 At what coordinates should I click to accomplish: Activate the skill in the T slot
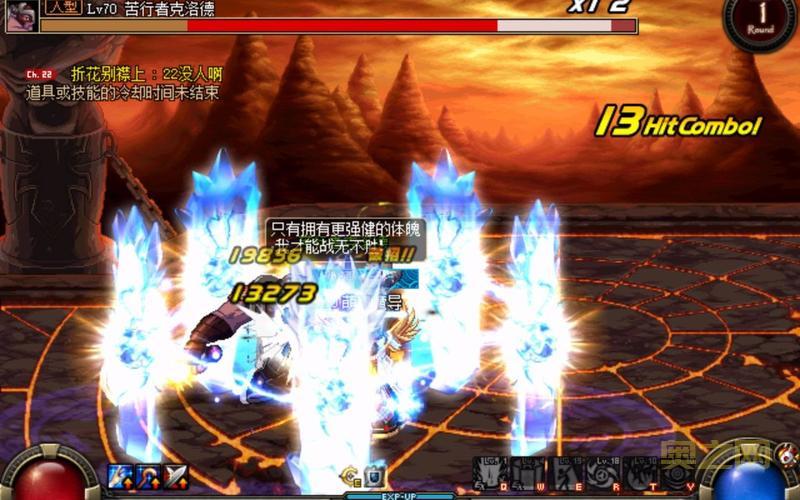[x=641, y=473]
